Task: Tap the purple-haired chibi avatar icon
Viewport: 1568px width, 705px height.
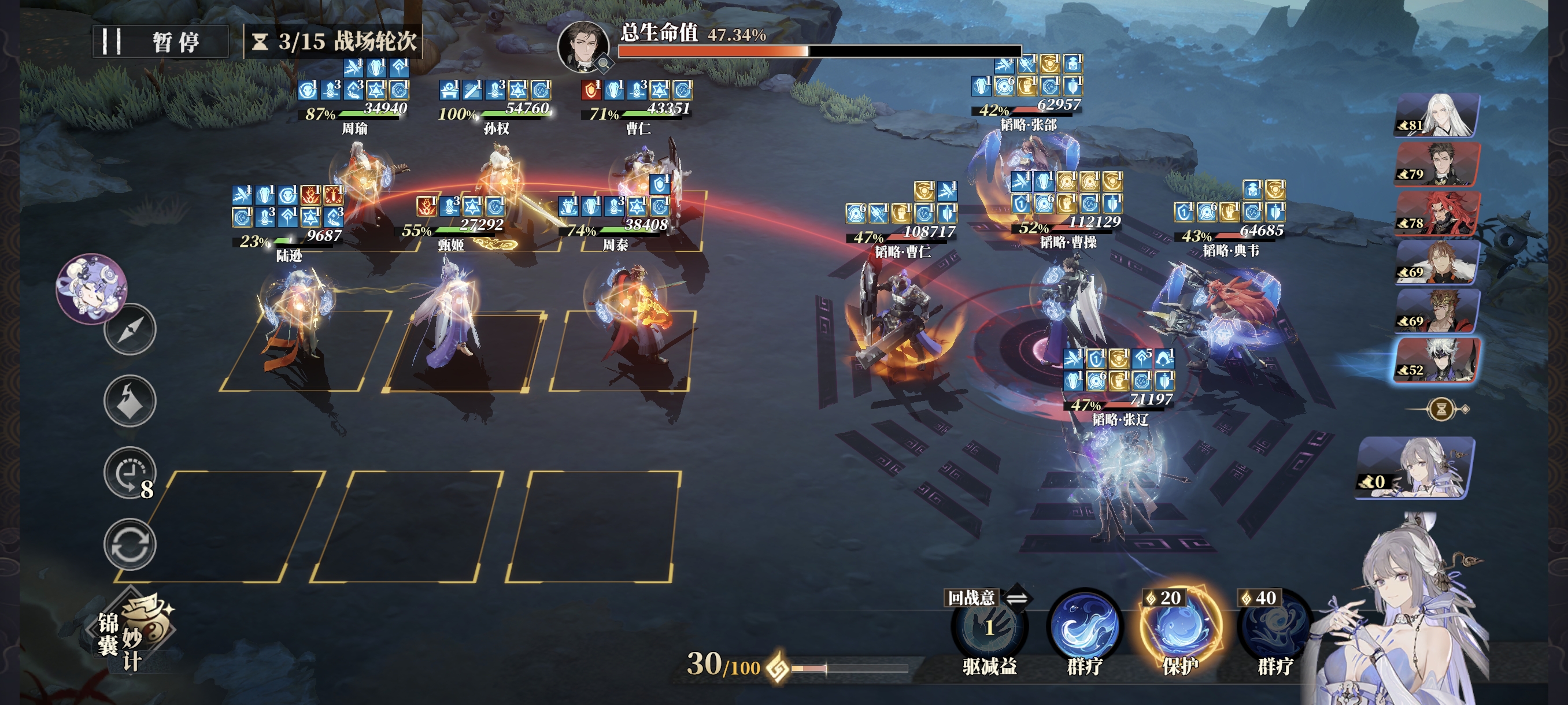Action: coord(92,288)
